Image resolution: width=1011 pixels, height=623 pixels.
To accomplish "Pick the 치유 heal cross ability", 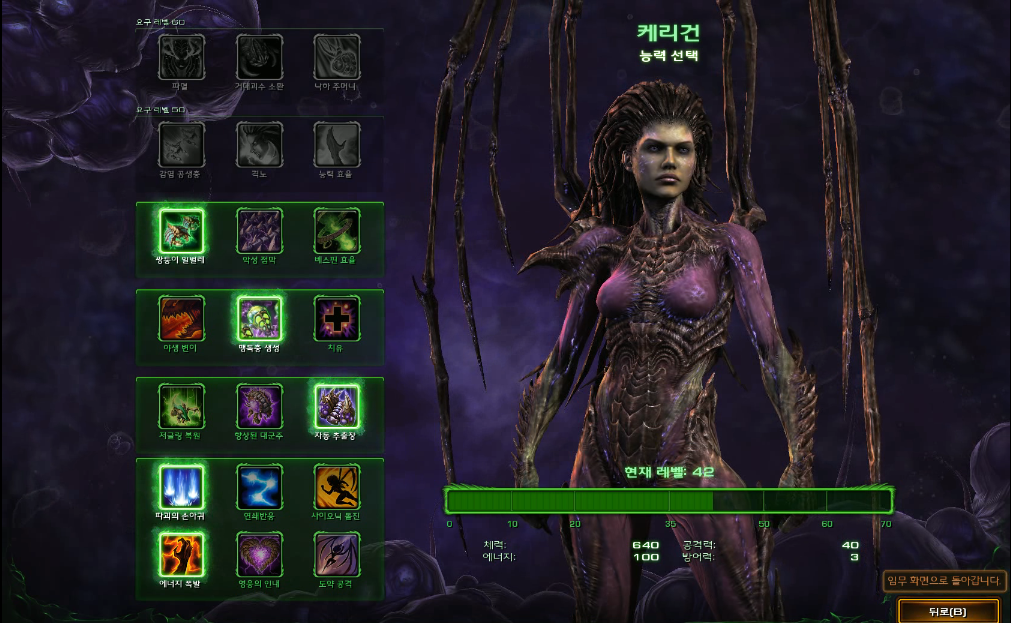I will coord(337,318).
